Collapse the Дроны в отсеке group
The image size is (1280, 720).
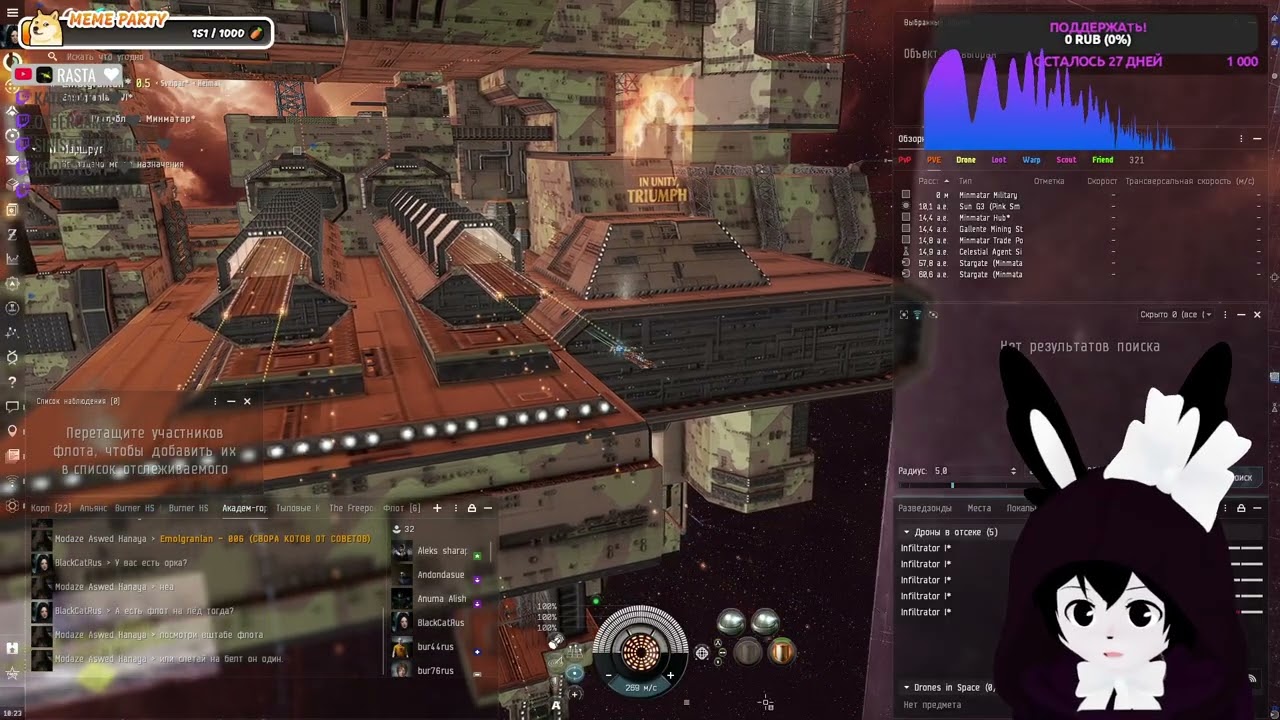tap(907, 532)
